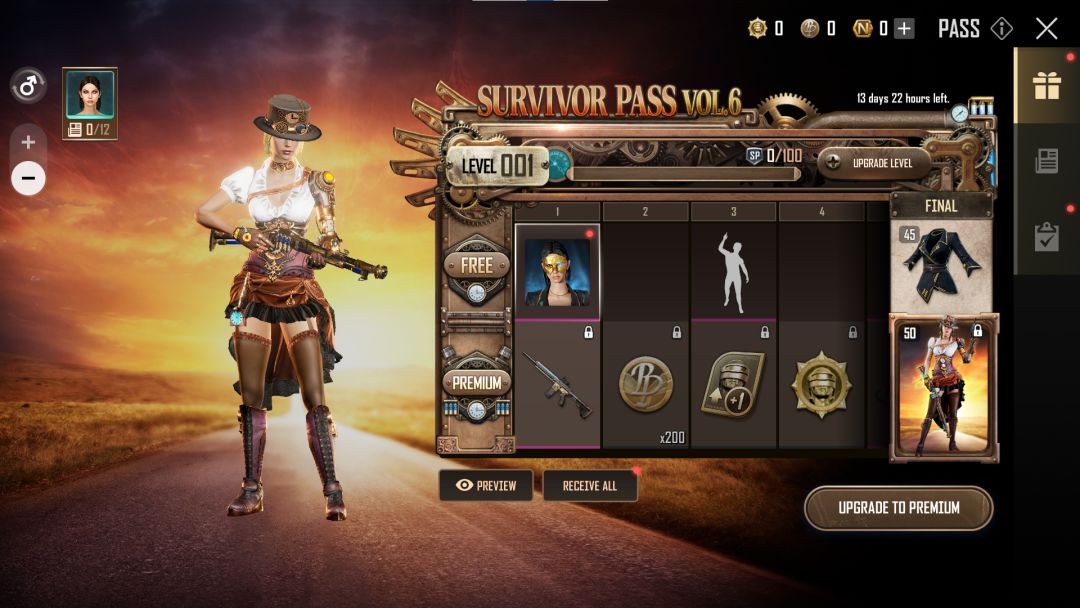The height and width of the screenshot is (608, 1080).
Task: Toggle the character gender icon
Action: click(28, 86)
